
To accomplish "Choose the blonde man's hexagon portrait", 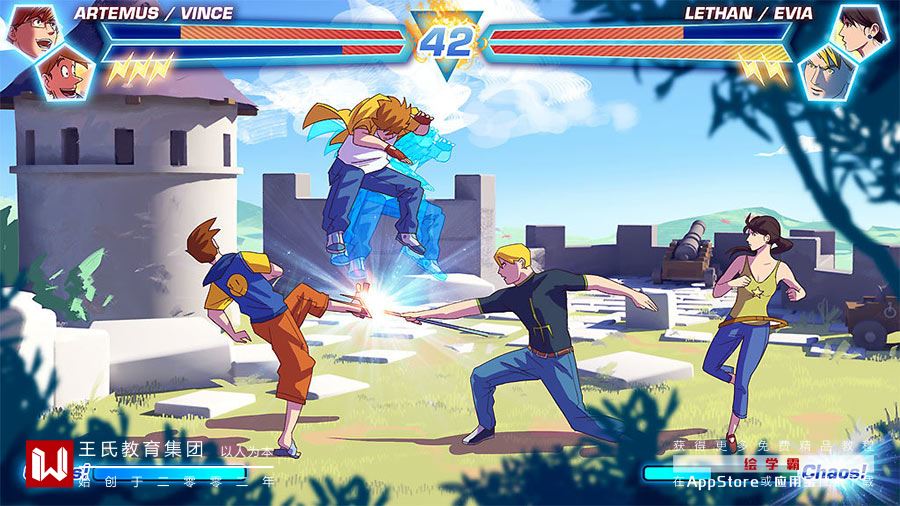I will click(827, 72).
